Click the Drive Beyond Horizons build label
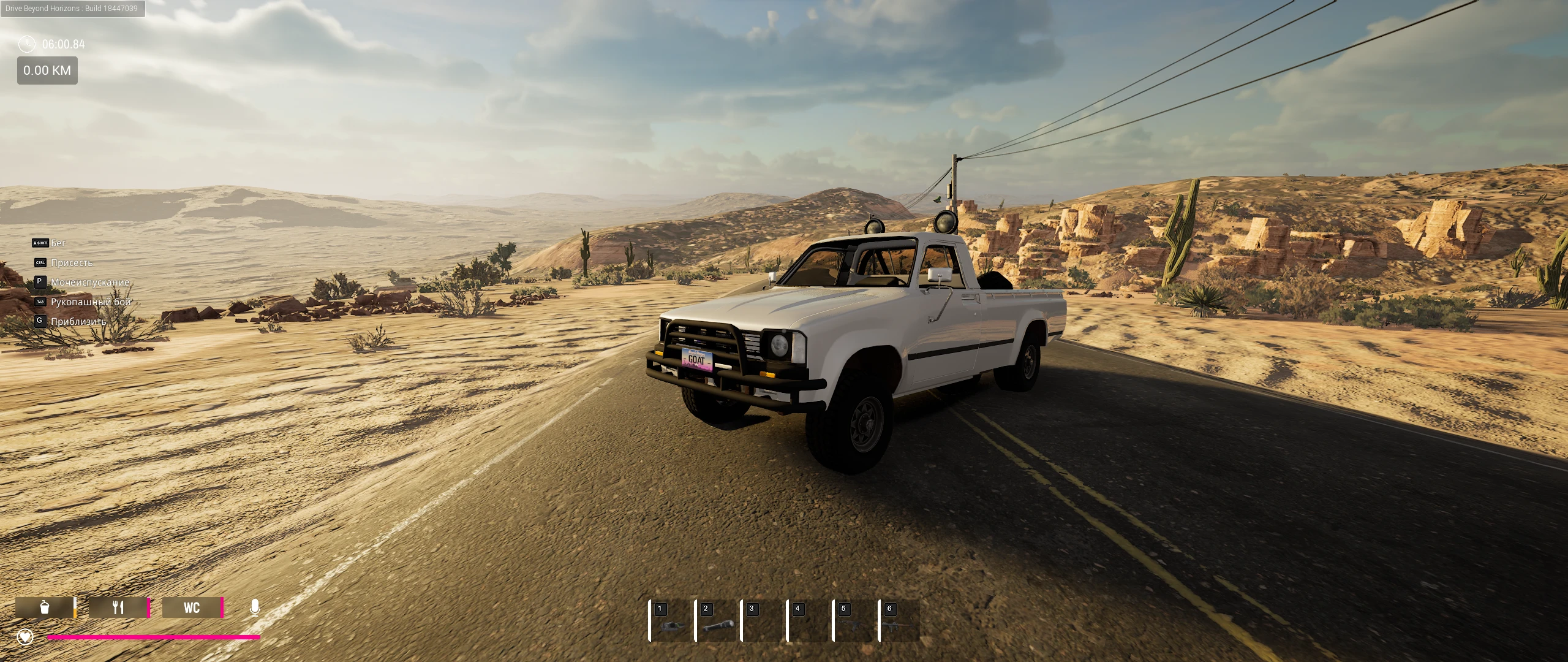 tap(72, 9)
